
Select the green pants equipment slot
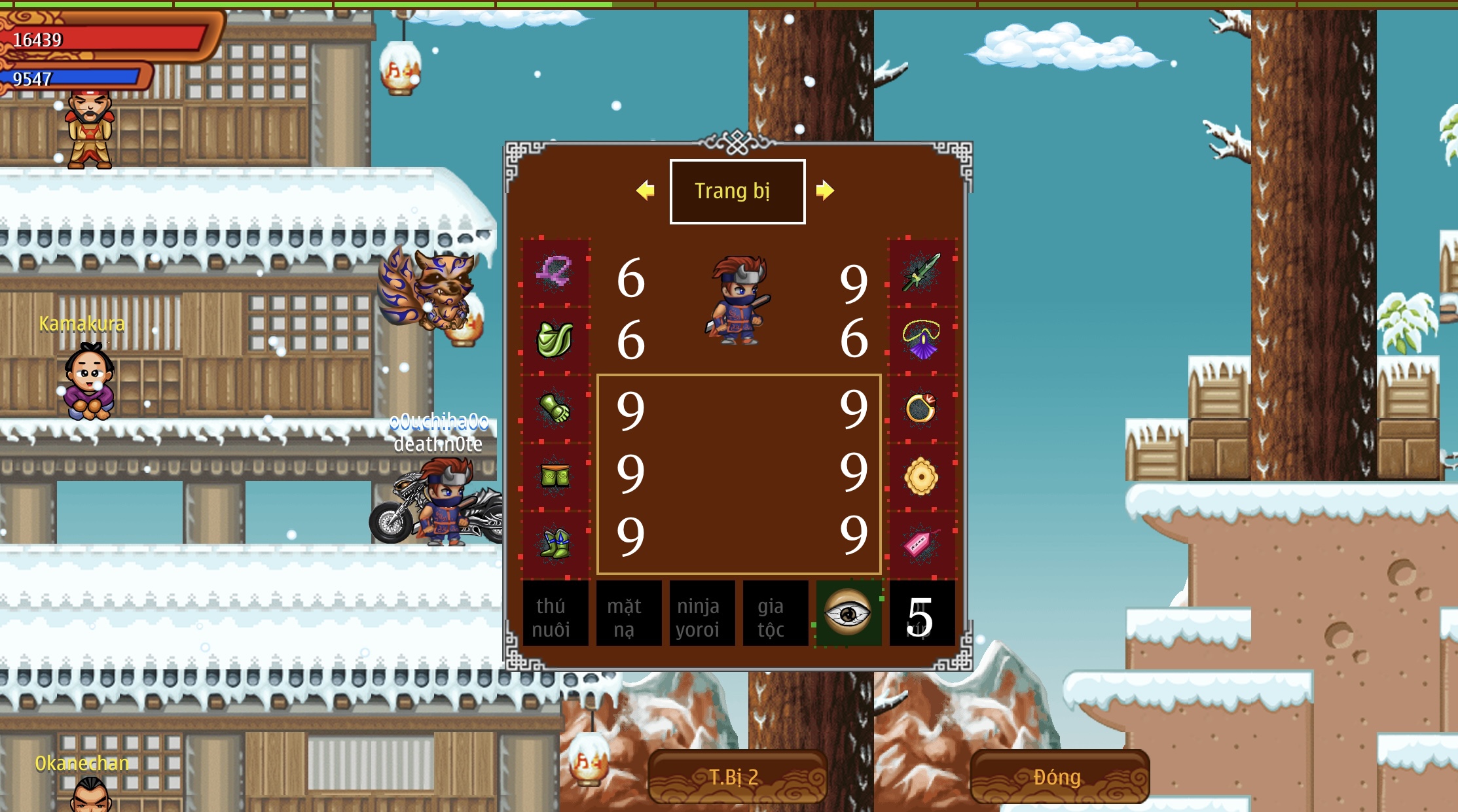555,476
